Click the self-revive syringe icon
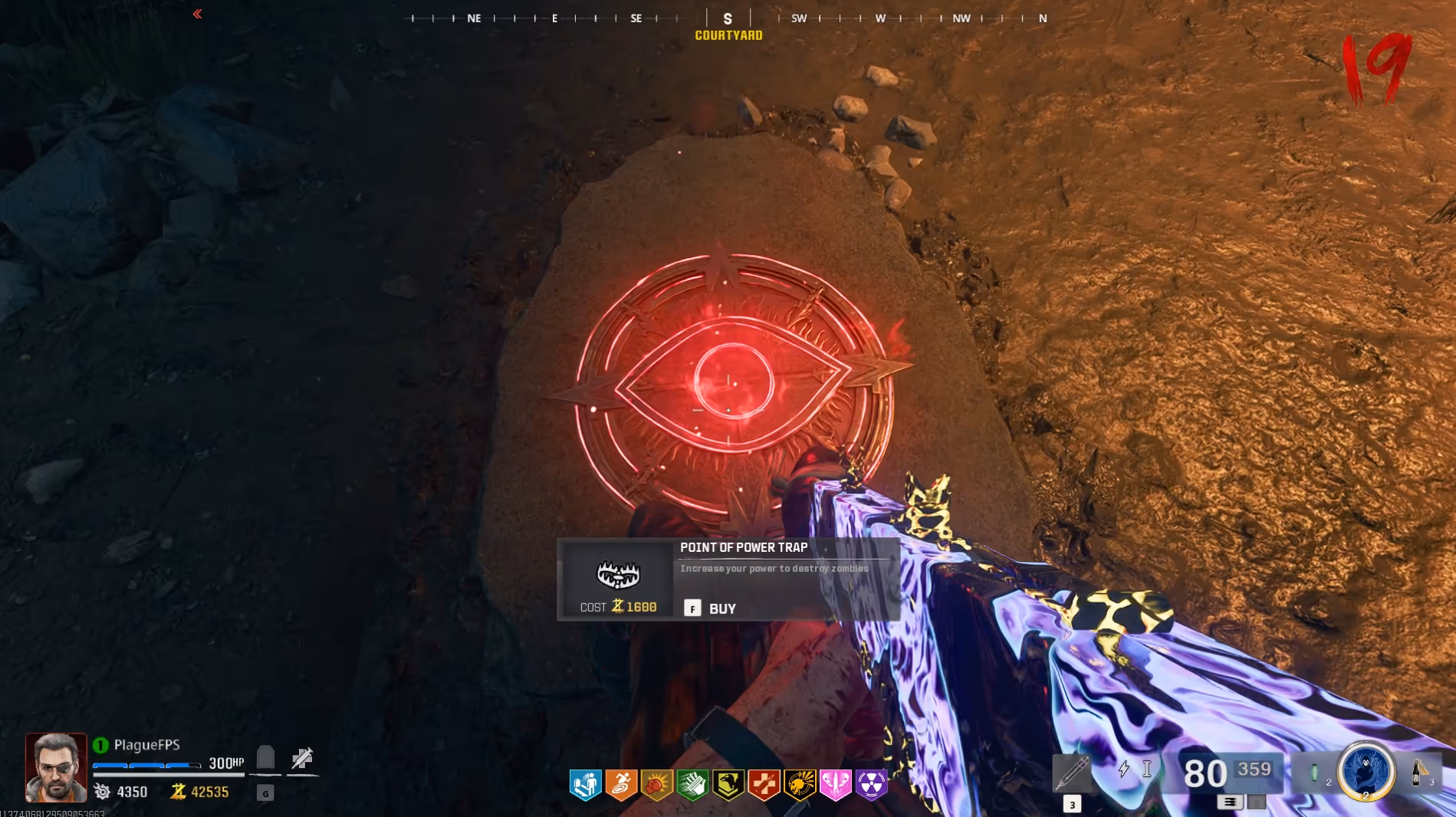The image size is (1456, 817). 302,759
